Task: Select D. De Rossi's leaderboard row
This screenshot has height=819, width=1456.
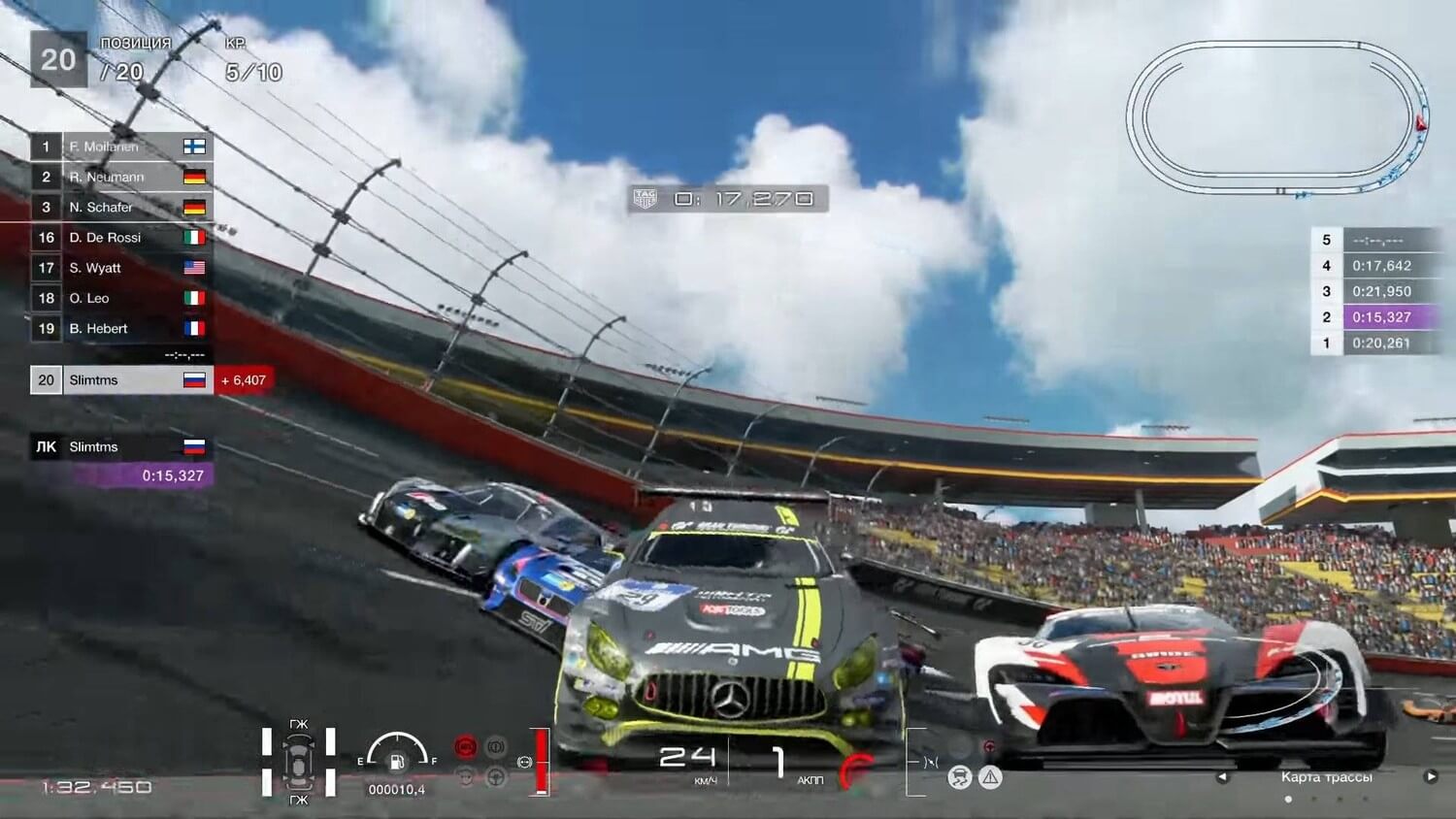Action: 122,237
